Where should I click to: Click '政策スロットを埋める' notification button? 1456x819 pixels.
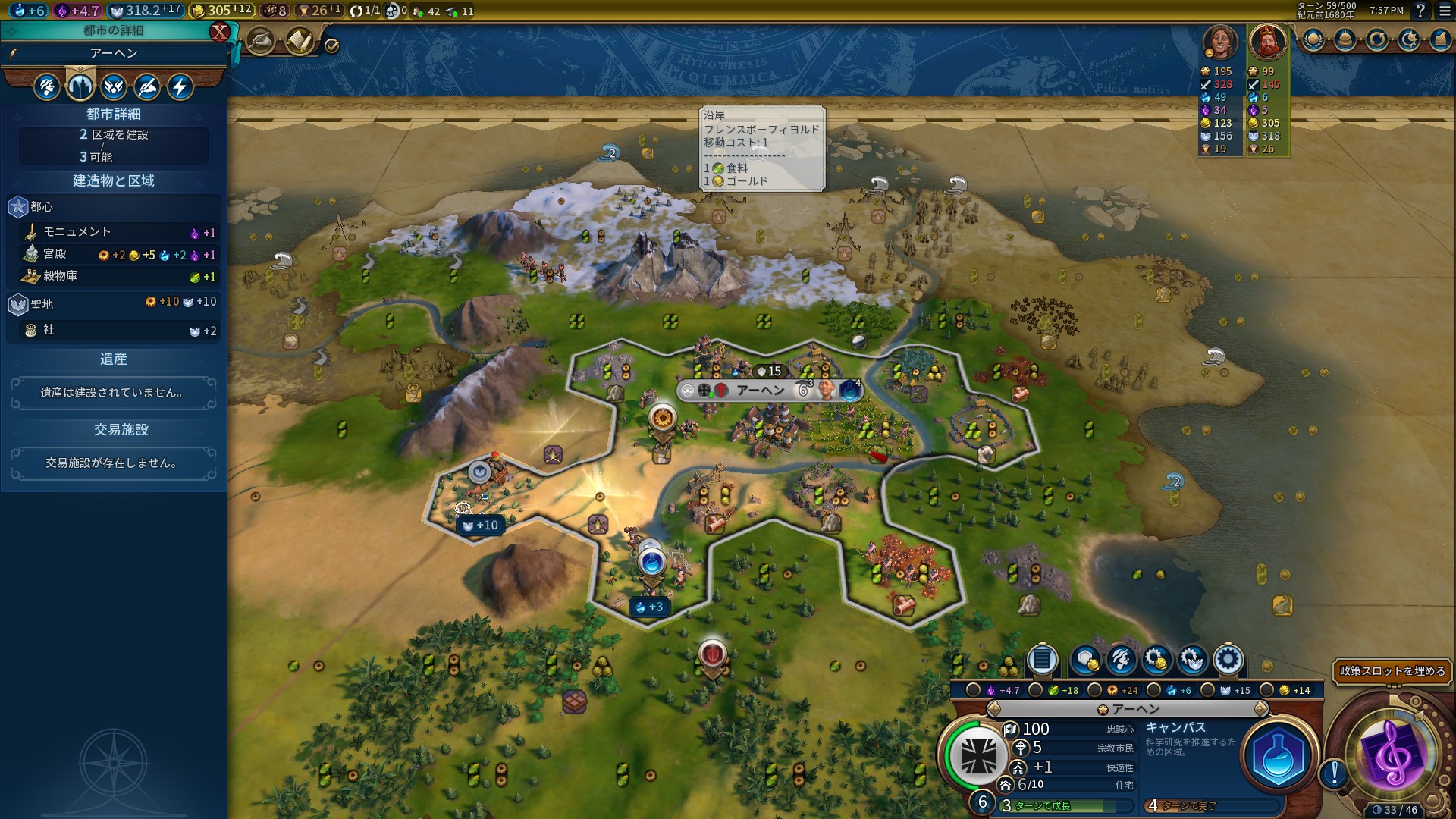pos(1392,671)
